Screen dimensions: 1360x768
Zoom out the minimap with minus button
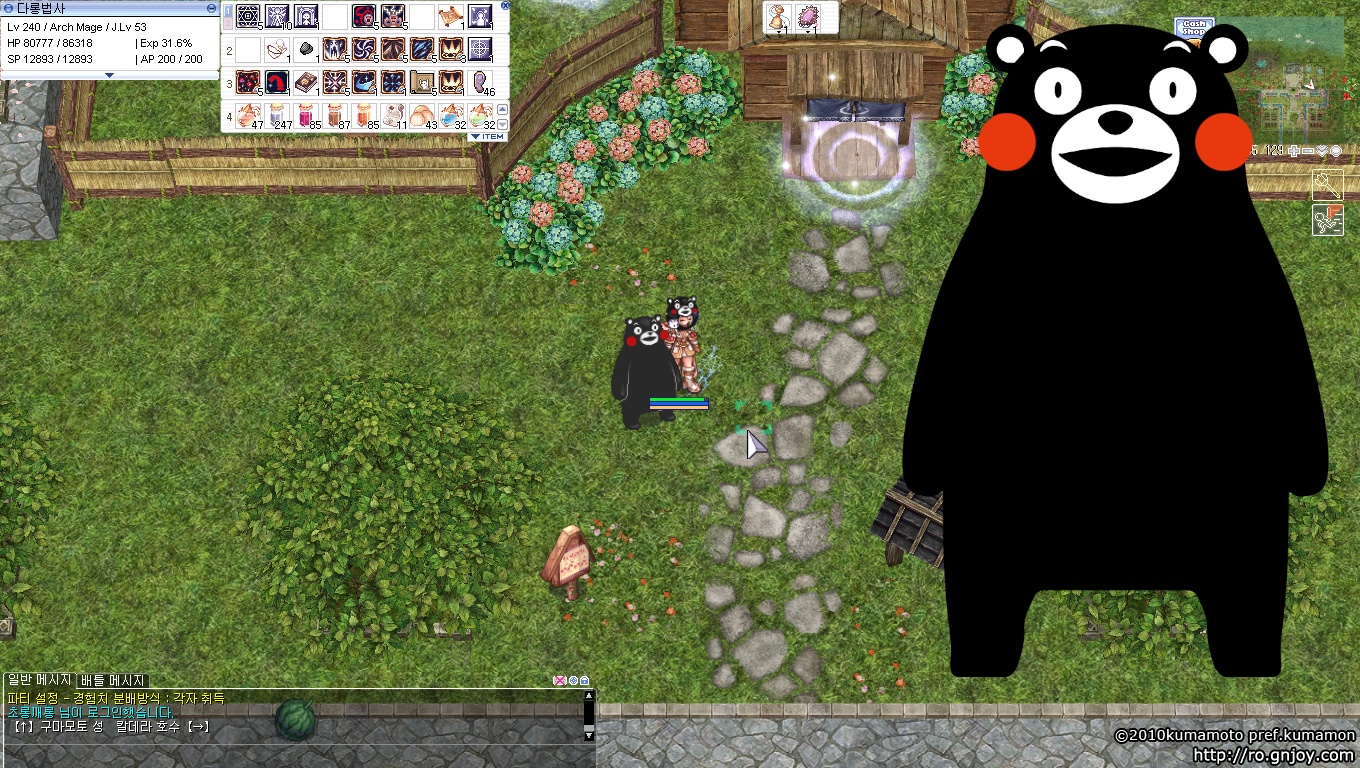(x=1308, y=151)
